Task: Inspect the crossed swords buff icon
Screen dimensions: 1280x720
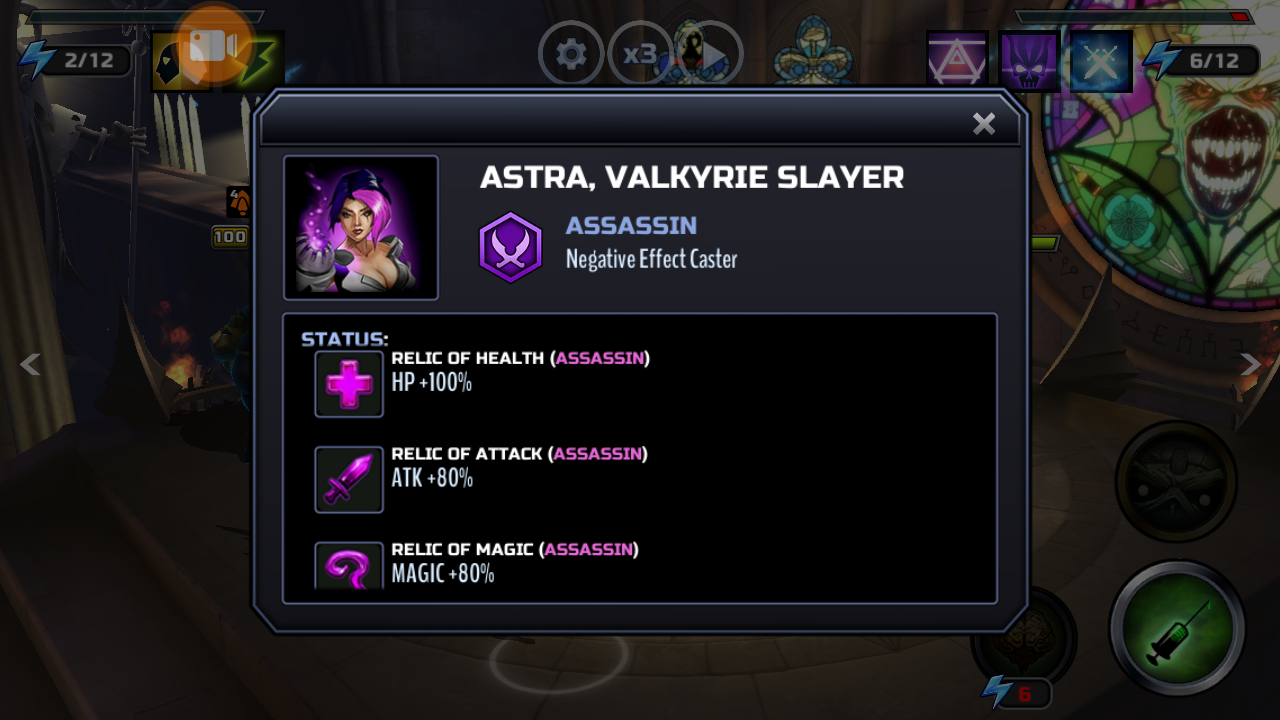Action: coord(1101,61)
